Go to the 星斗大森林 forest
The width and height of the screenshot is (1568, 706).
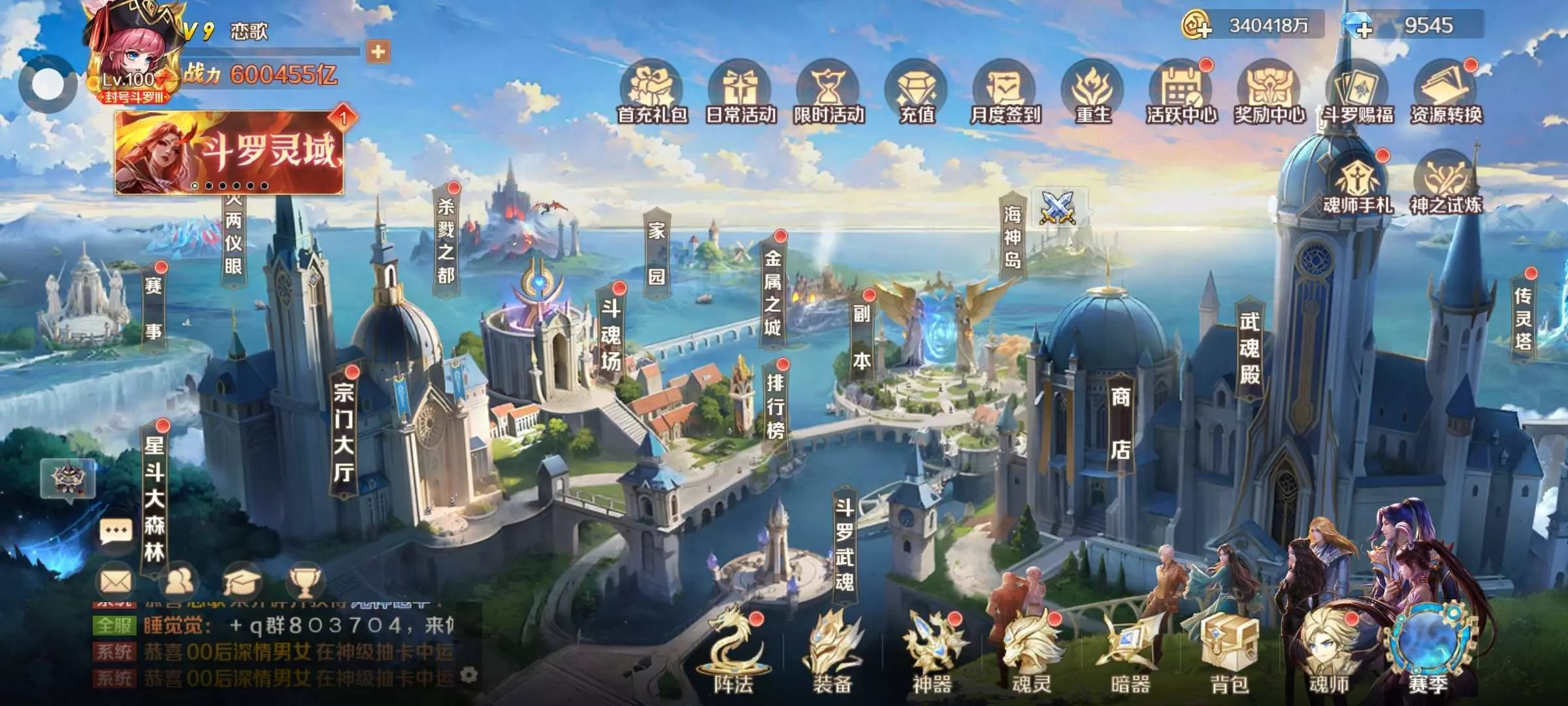[x=154, y=498]
